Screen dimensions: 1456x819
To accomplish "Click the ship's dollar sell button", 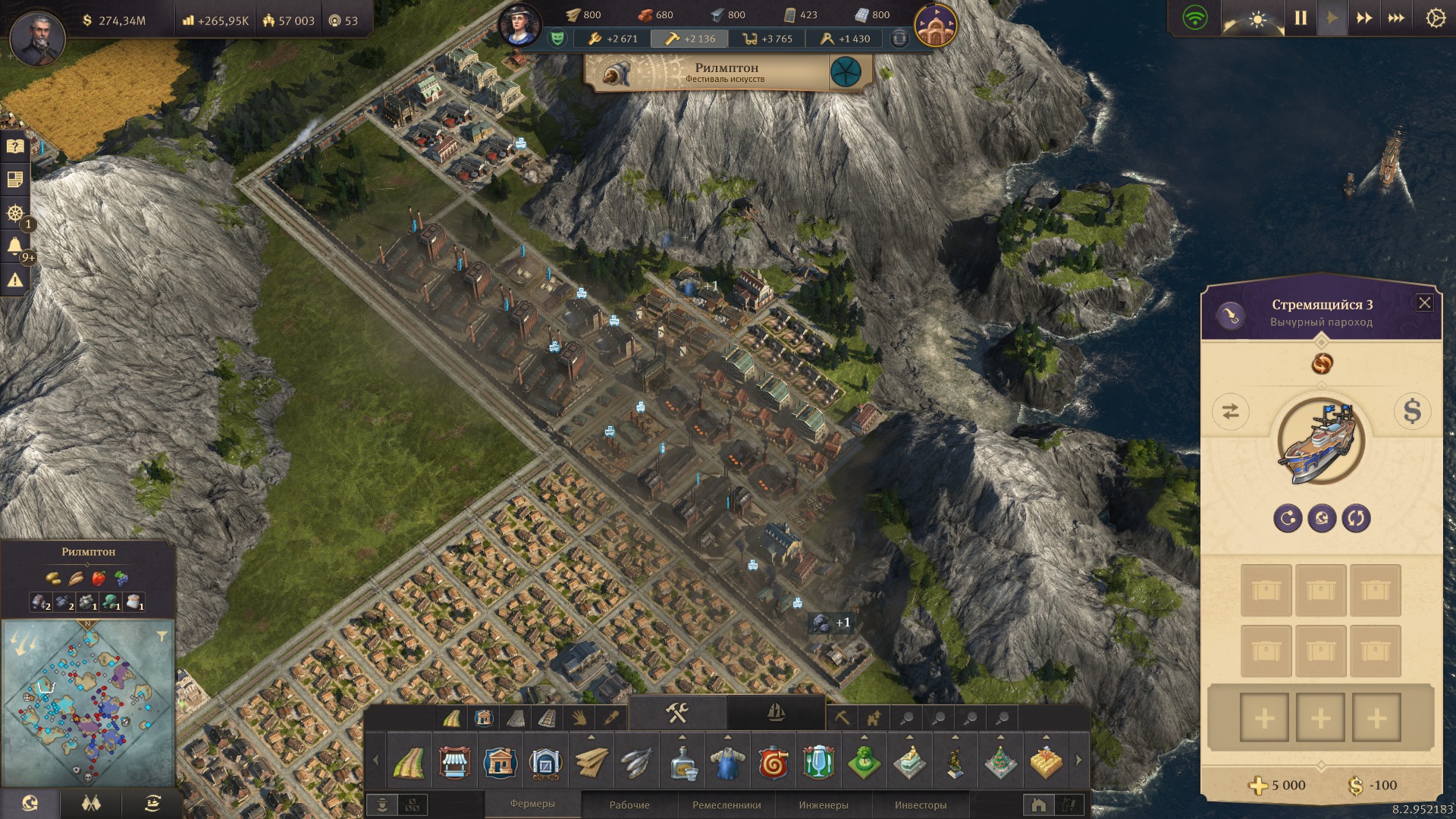I will click(x=1411, y=411).
